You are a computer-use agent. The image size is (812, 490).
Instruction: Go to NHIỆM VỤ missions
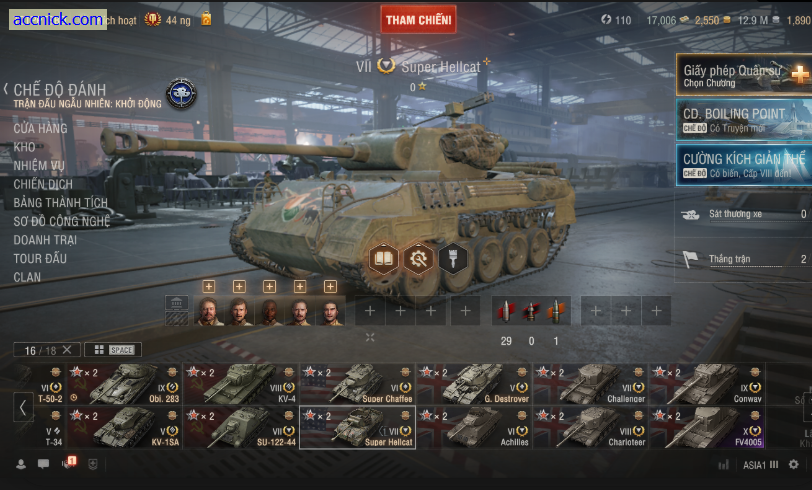[x=39, y=166]
